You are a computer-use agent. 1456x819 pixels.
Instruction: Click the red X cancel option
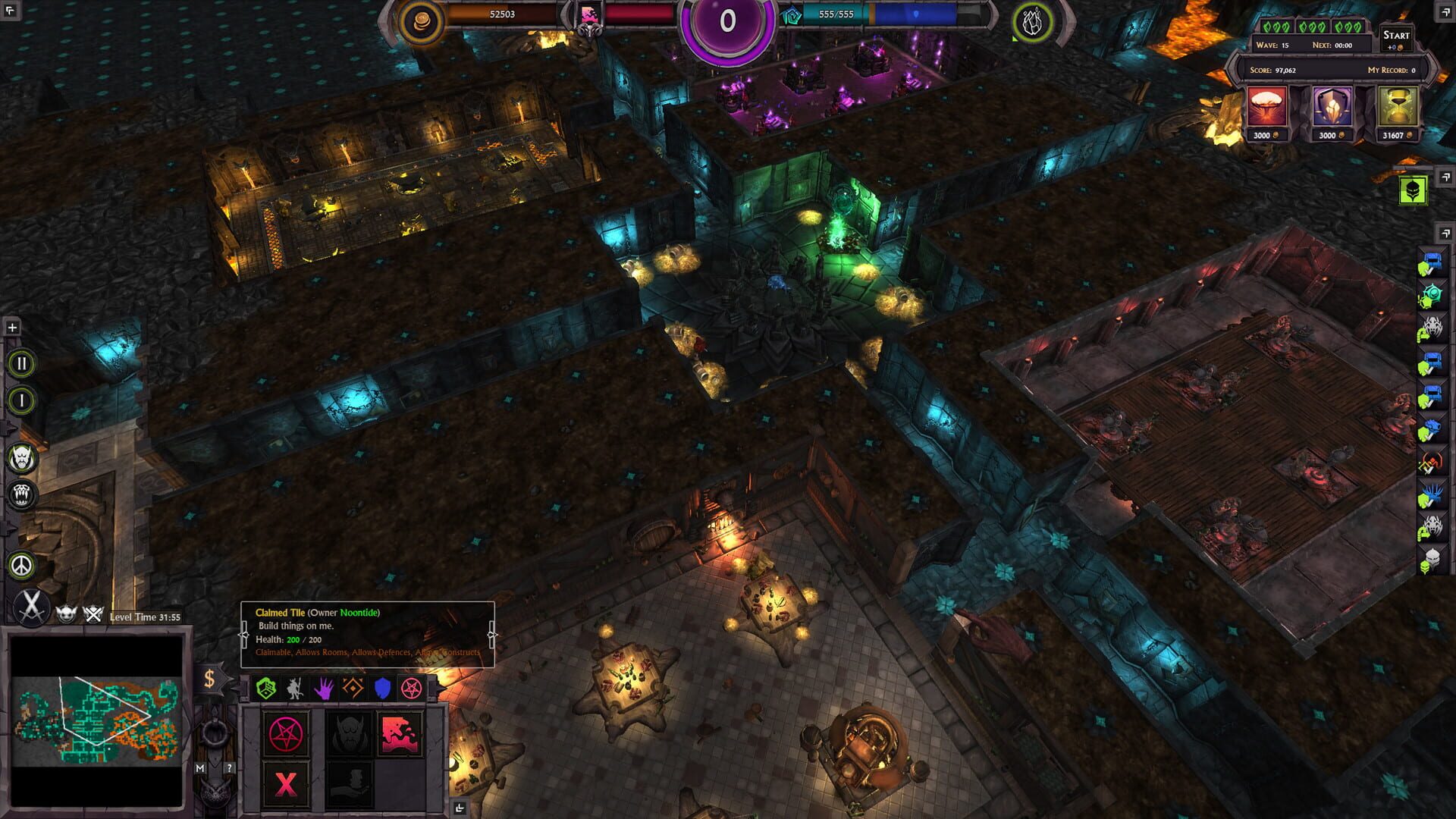tap(286, 783)
